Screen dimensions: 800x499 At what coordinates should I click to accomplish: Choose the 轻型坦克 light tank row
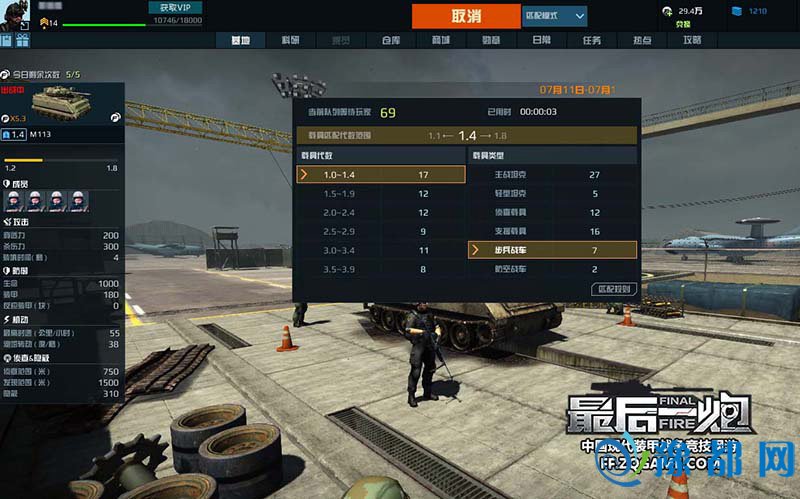coord(552,194)
